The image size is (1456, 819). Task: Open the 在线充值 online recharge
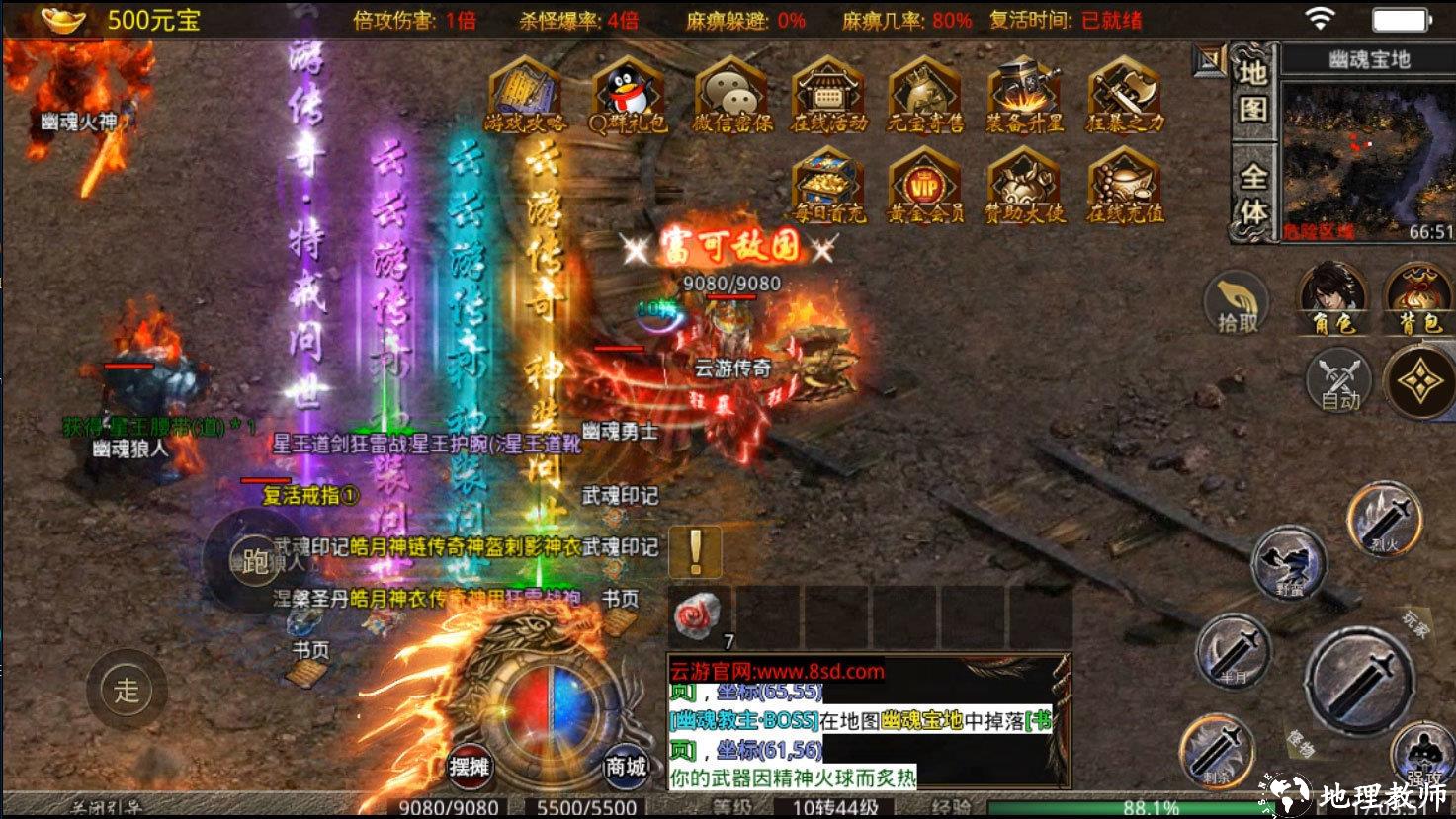click(1125, 186)
